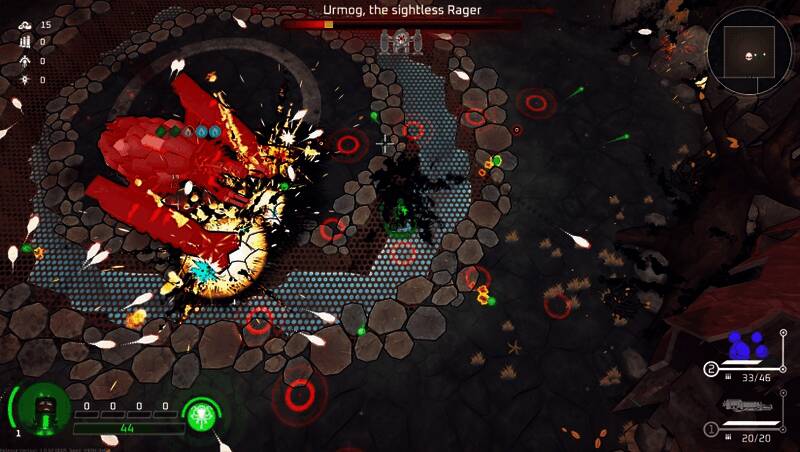The image size is (800, 452).
Task: Select the rifle weapon in slot 1
Action: point(747,408)
